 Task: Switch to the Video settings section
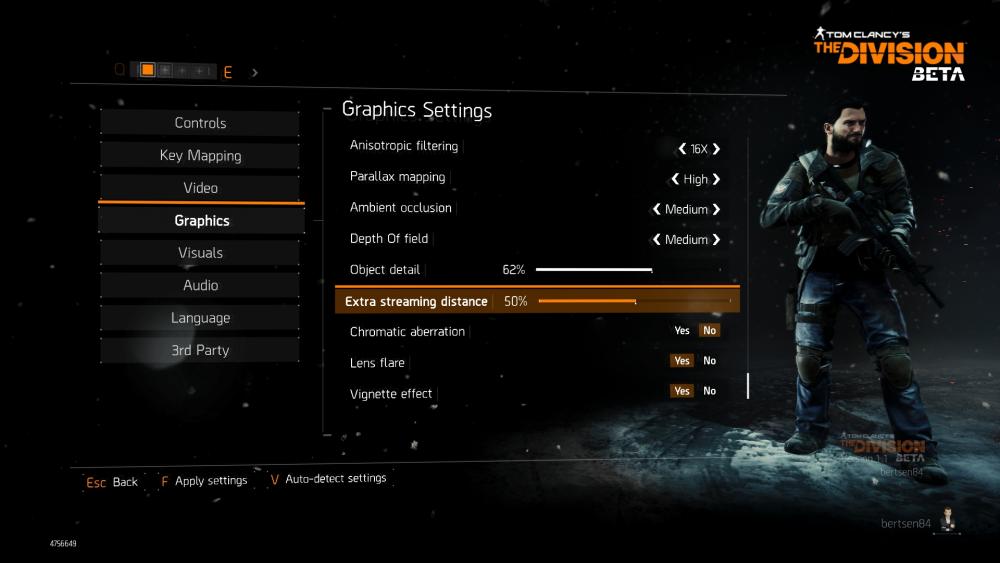(200, 188)
